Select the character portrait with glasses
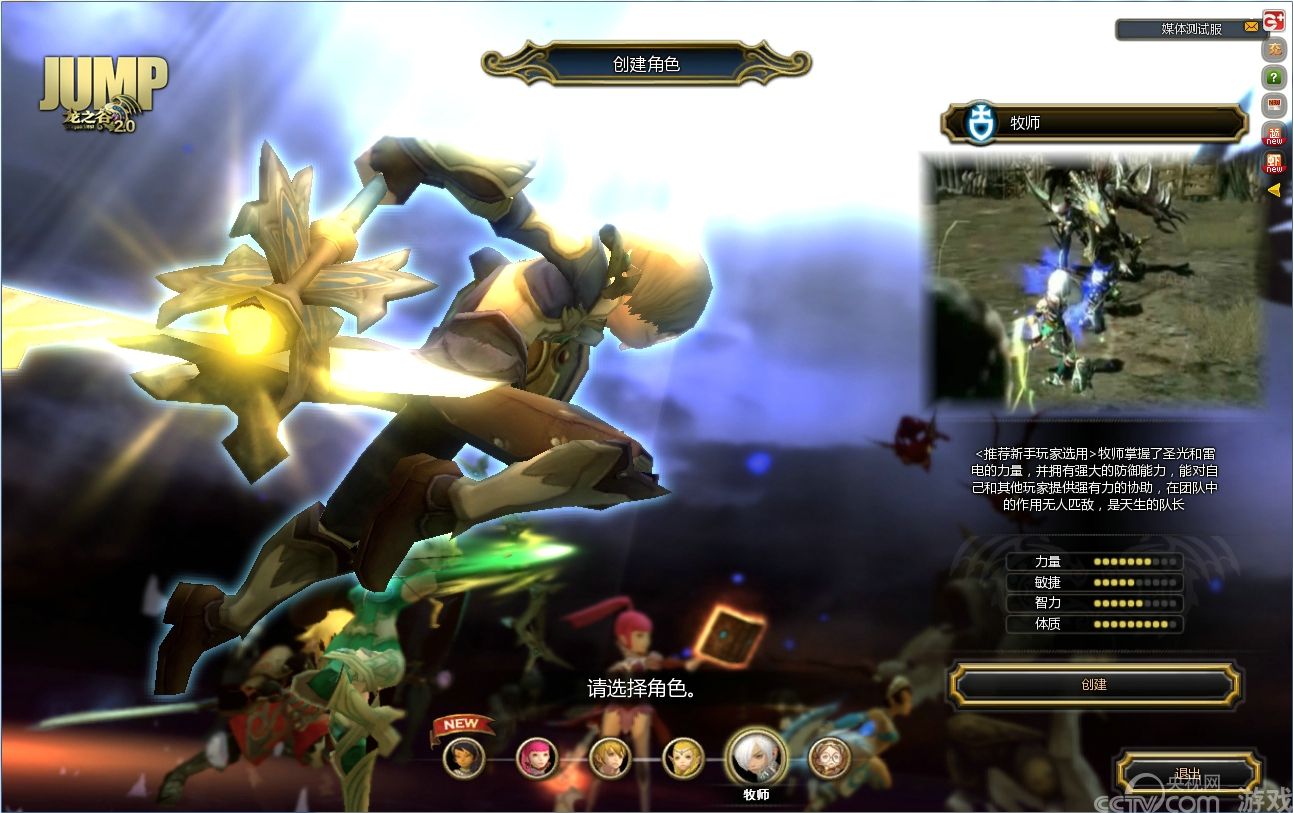 [829, 758]
